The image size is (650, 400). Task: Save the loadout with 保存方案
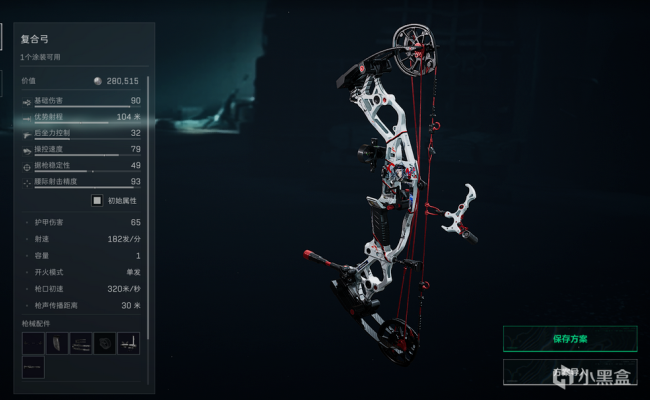(569, 338)
